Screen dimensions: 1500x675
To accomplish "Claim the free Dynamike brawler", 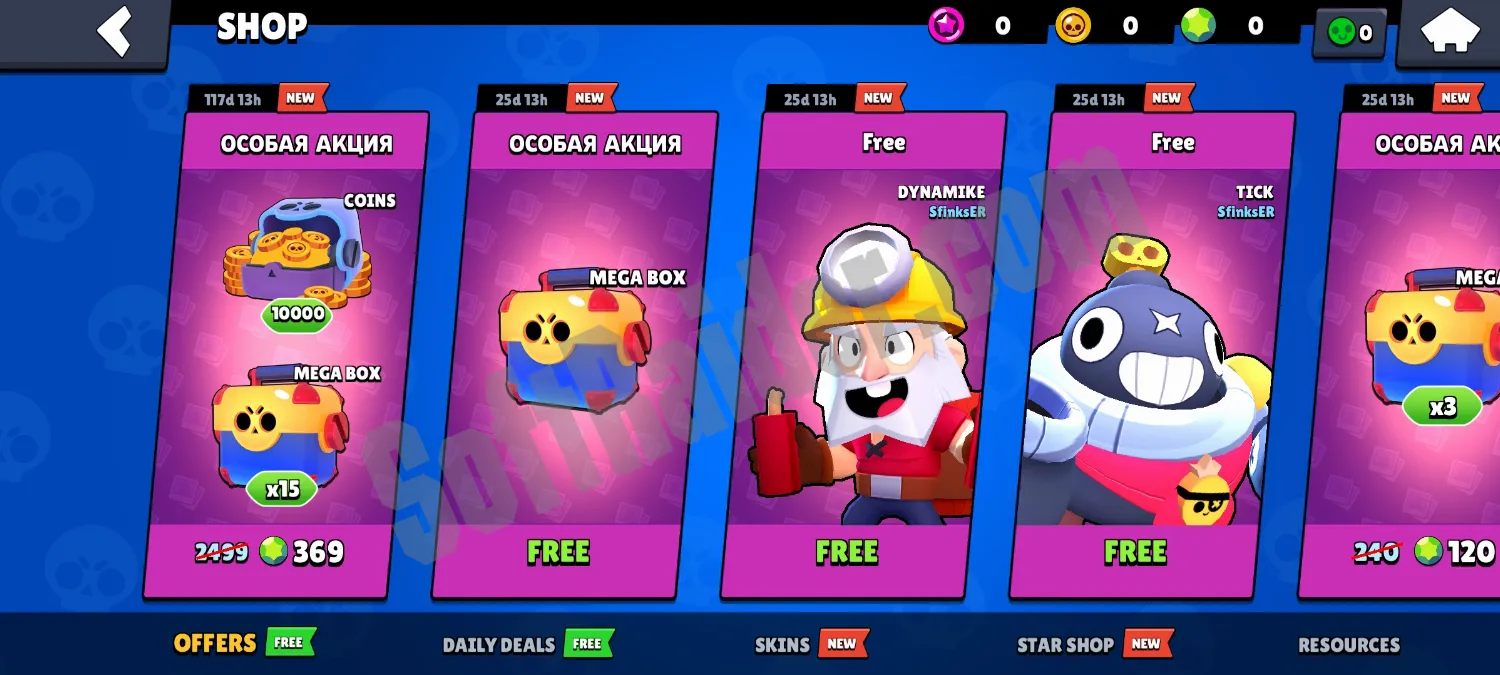I will 846,552.
